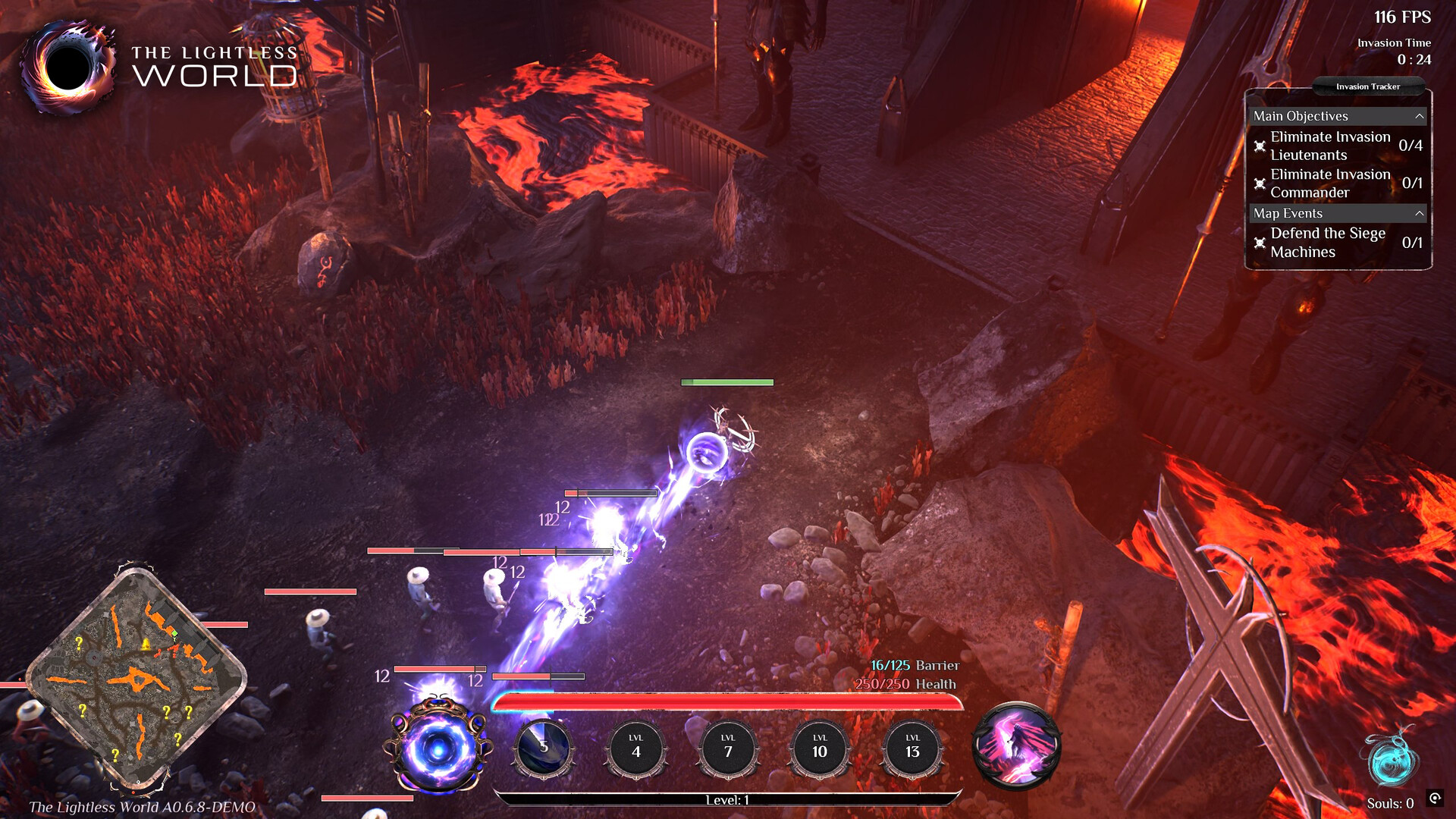Collapse the Main Objectives section
Viewport: 1456px width, 819px height.
[1419, 116]
